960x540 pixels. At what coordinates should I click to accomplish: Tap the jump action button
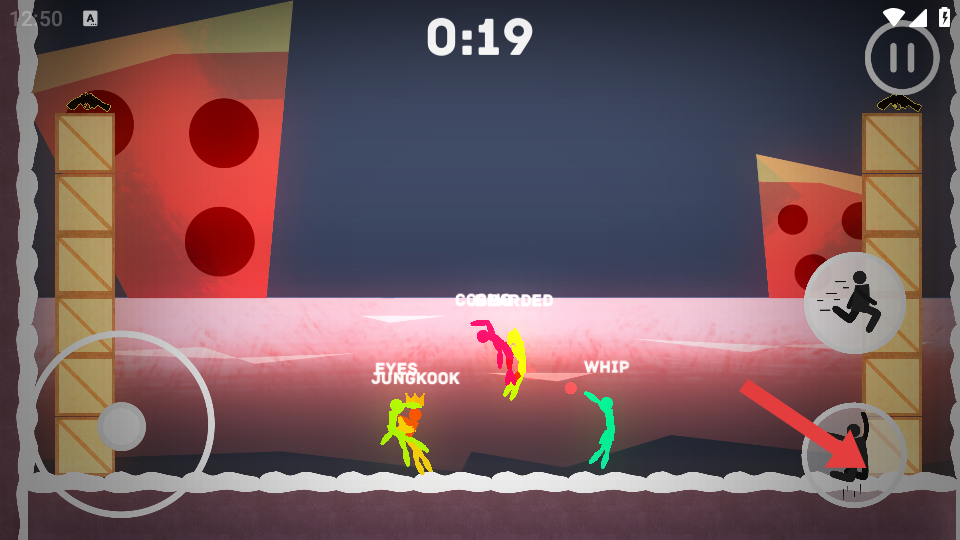pyautogui.click(x=854, y=455)
